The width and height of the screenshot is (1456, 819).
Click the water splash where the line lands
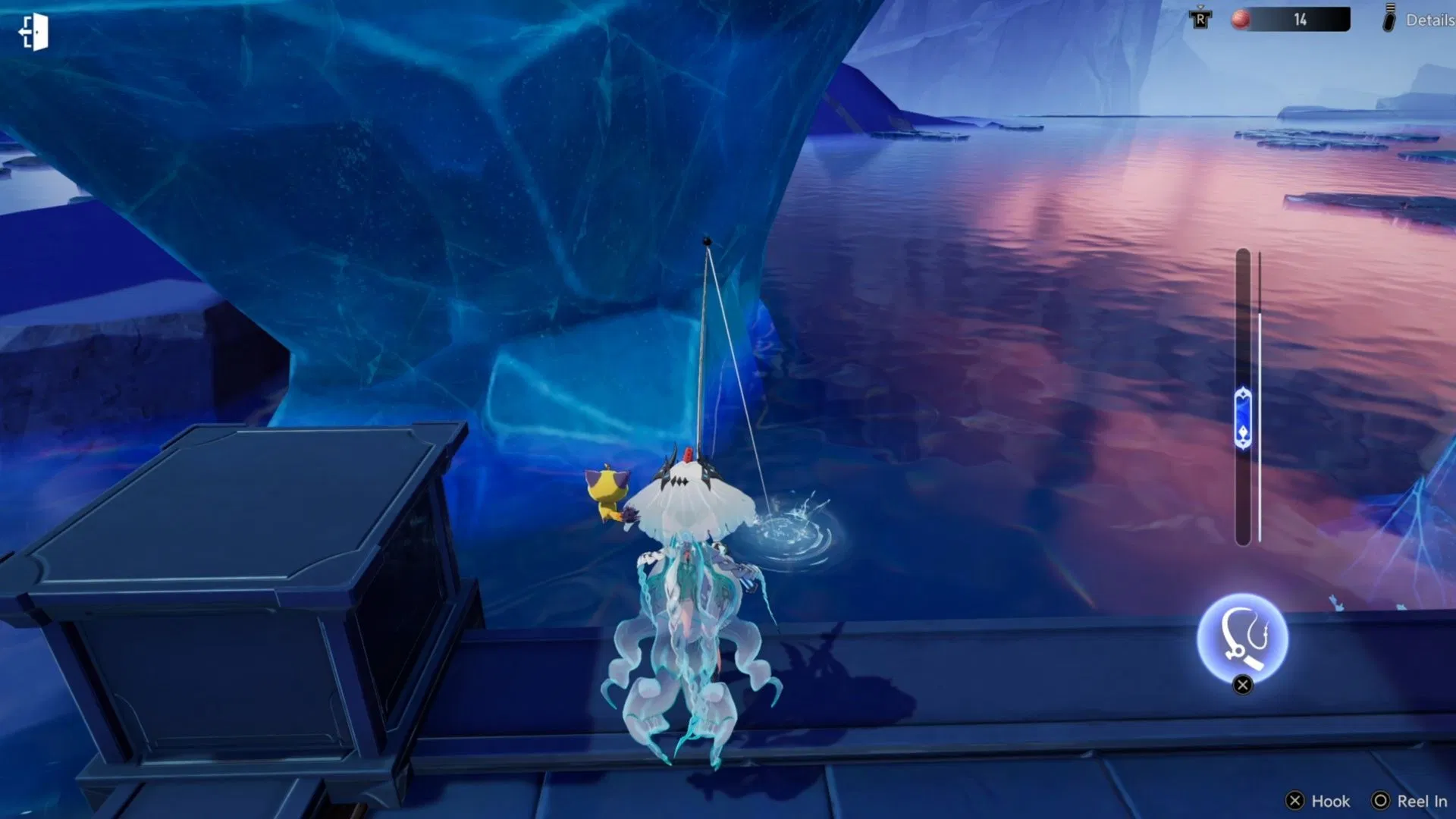click(795, 531)
